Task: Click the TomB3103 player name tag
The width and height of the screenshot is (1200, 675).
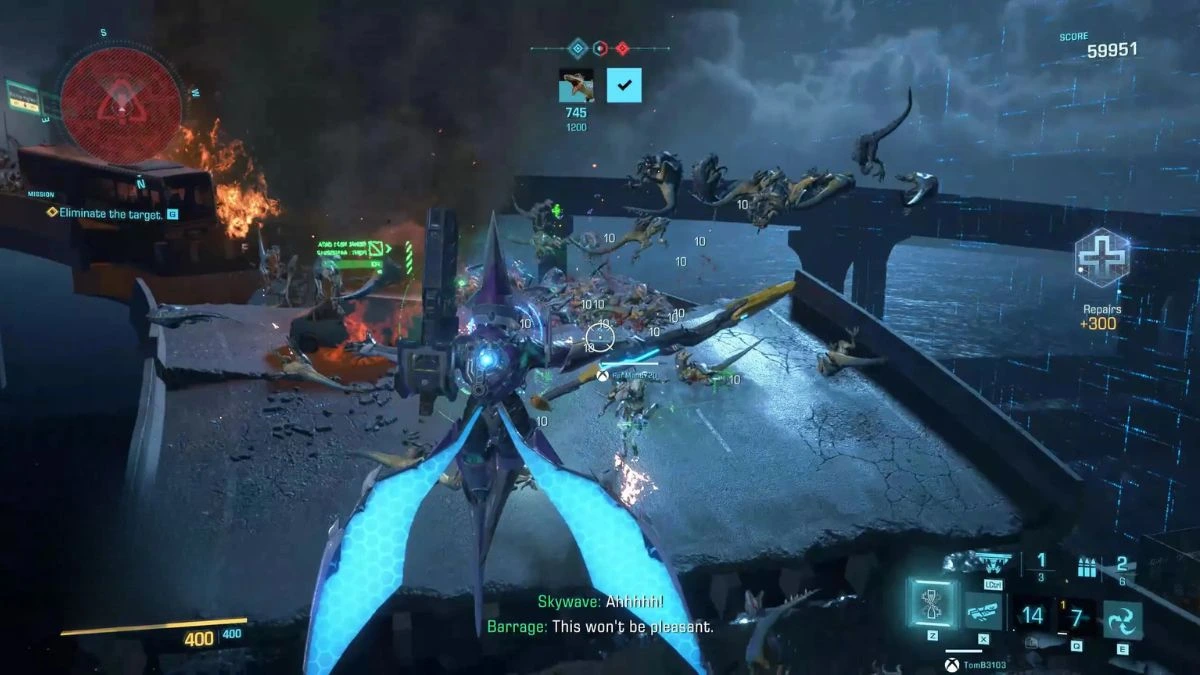Action: [980, 663]
